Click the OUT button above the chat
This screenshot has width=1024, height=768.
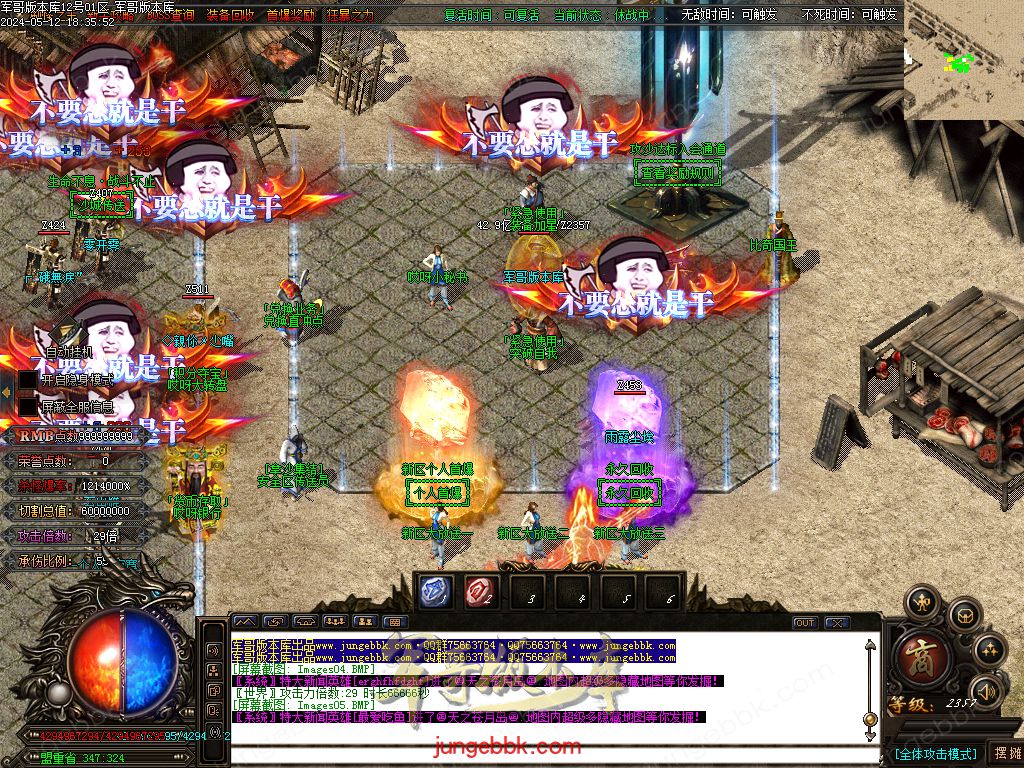[805, 622]
